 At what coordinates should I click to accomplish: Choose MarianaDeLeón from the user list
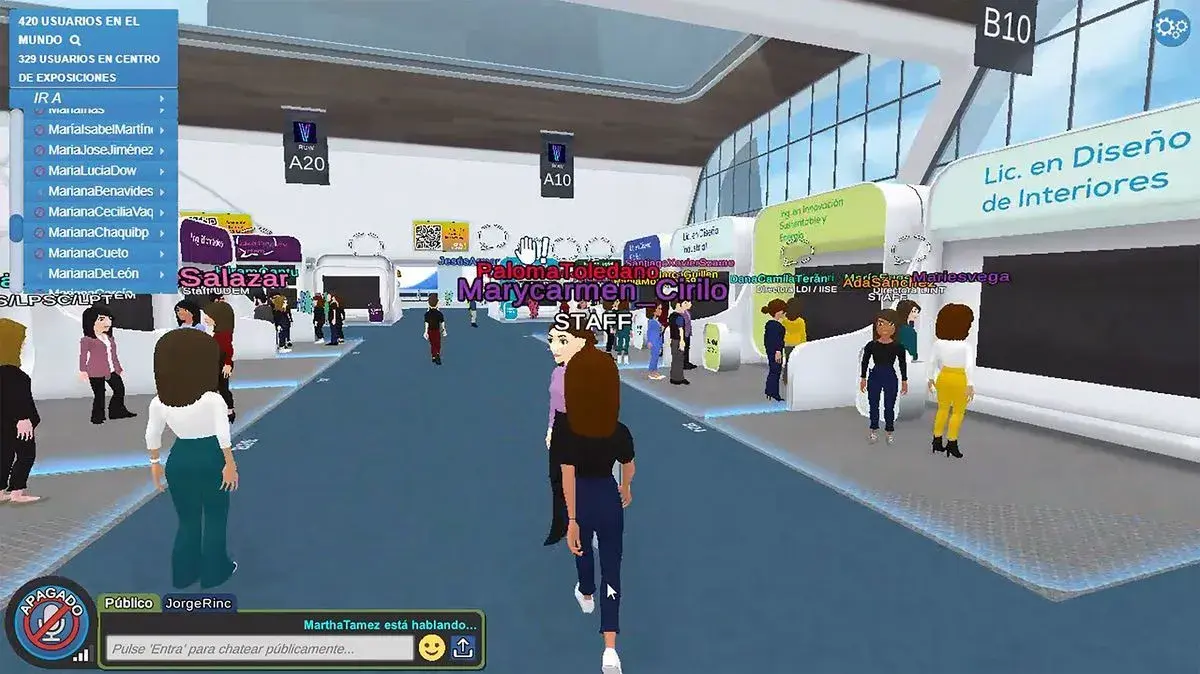pos(100,273)
